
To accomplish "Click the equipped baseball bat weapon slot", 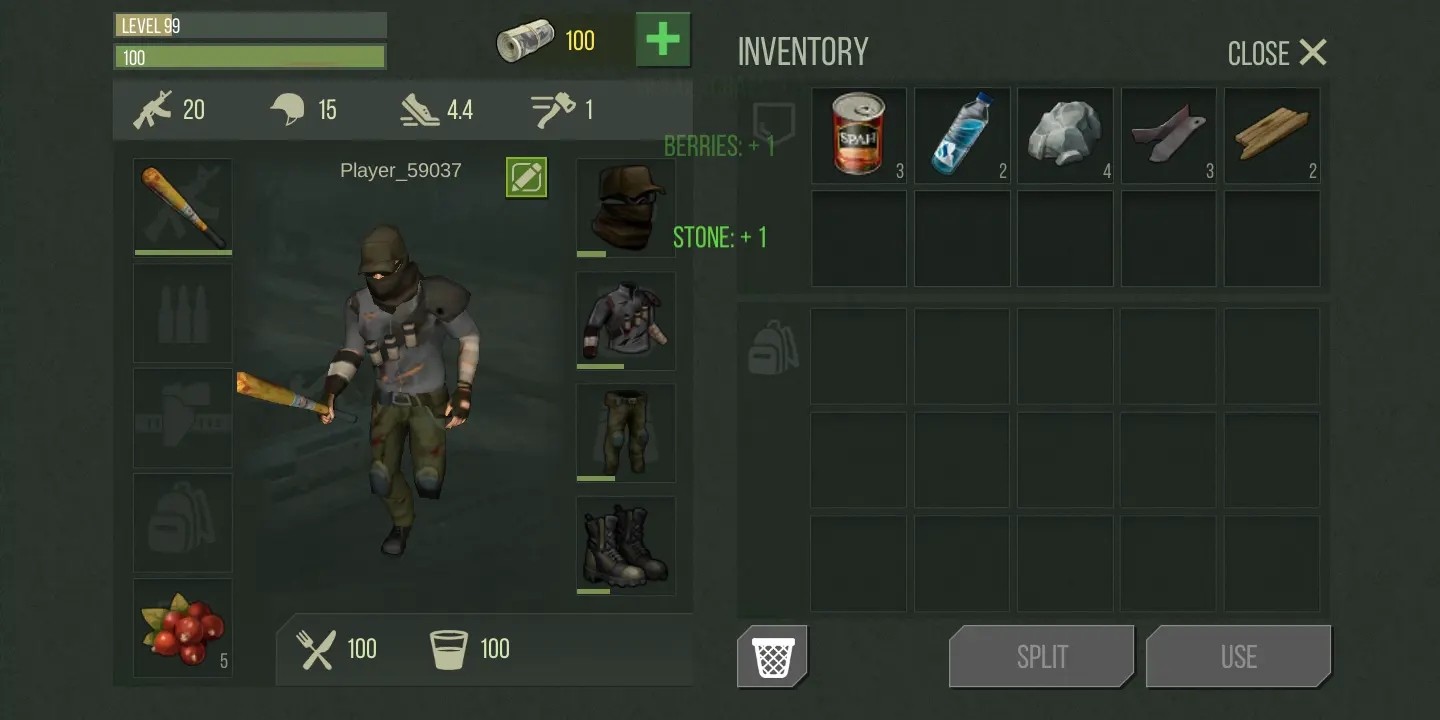I will [x=183, y=207].
